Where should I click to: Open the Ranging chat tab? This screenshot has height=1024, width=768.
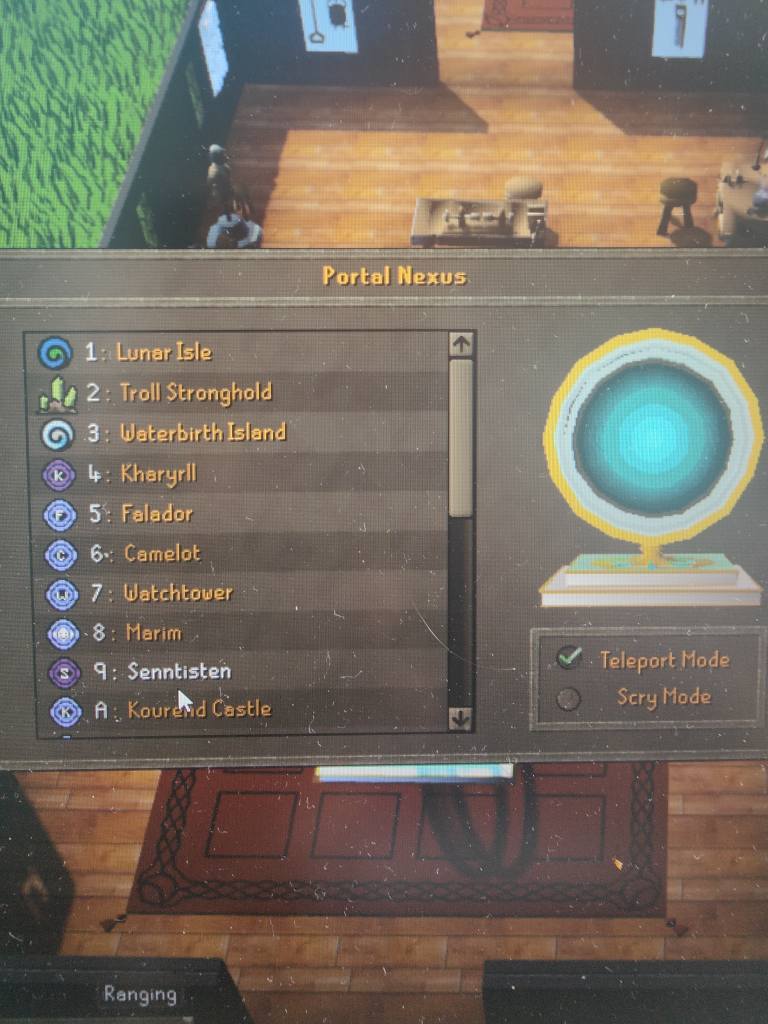pyautogui.click(x=139, y=994)
